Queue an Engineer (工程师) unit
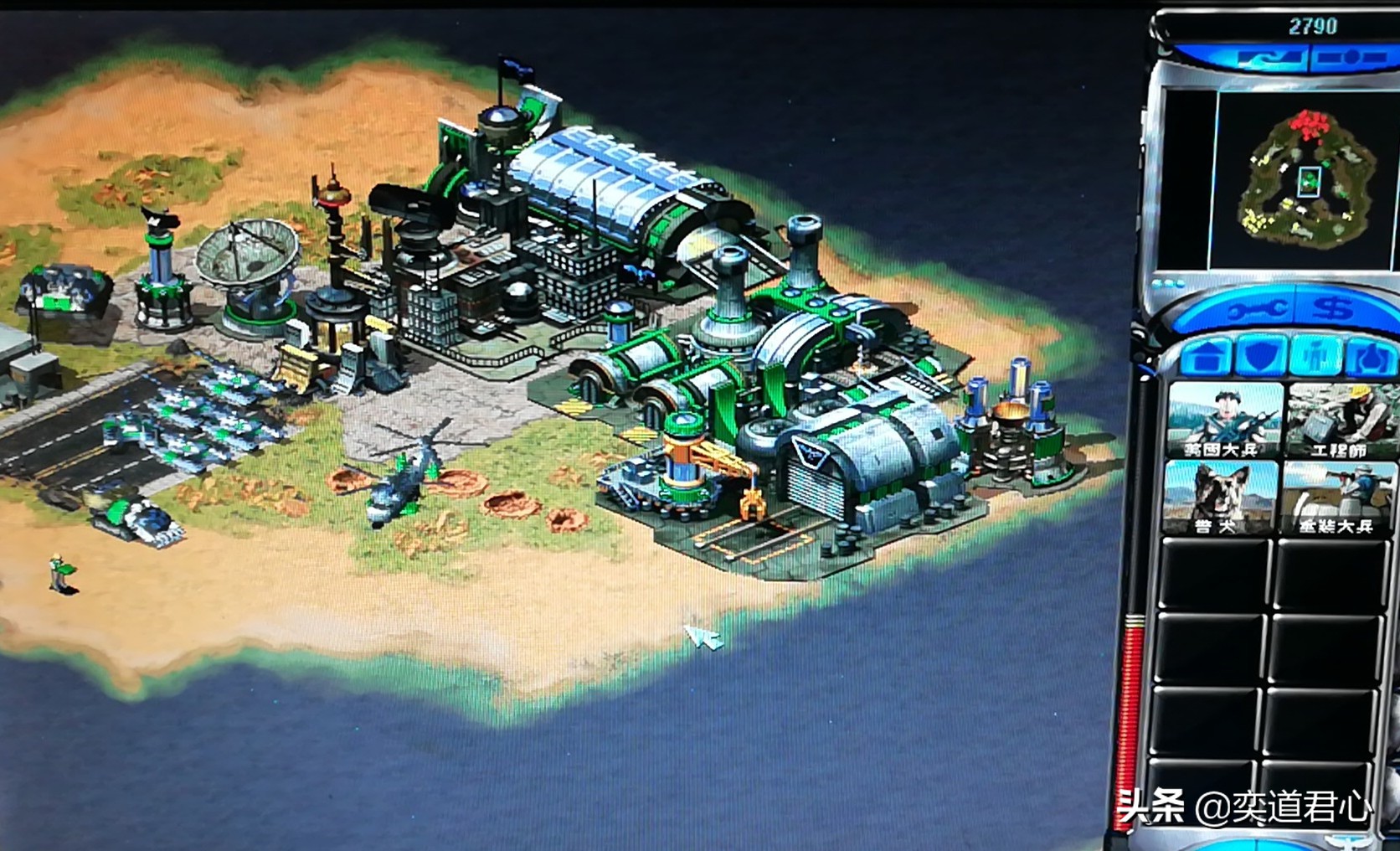The image size is (1400, 851). click(1340, 420)
